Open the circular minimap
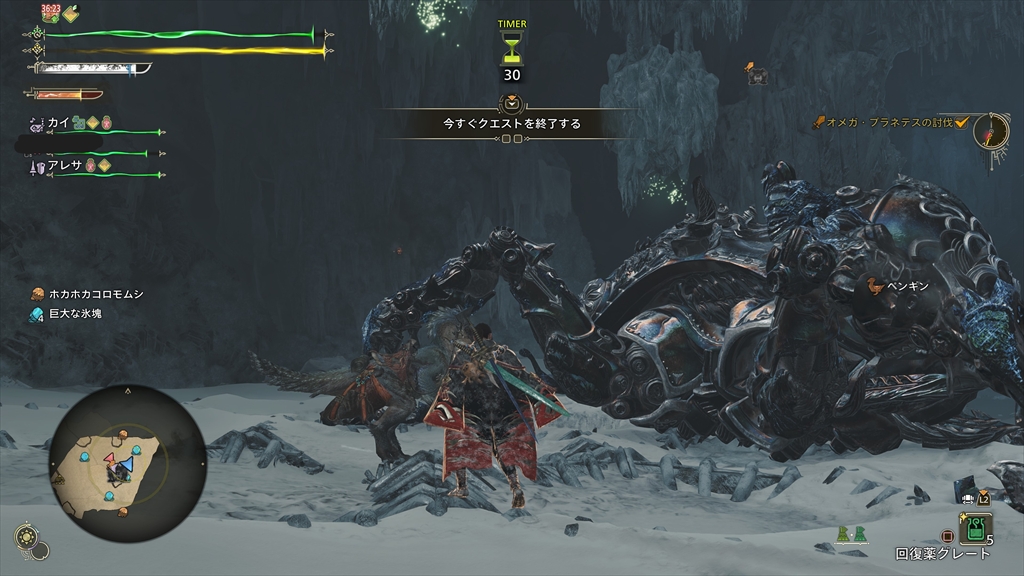 tap(127, 463)
